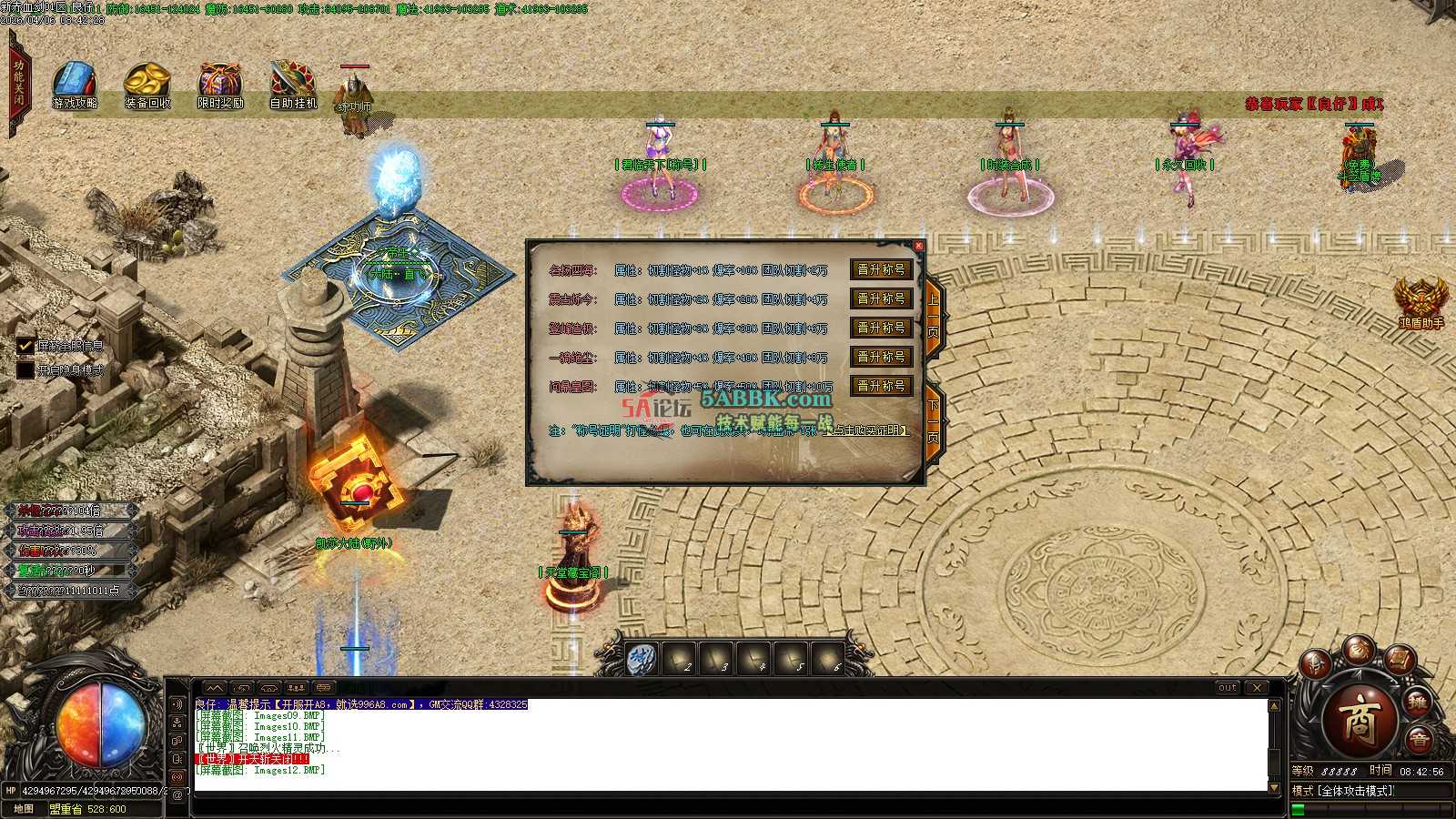1456x819 pixels.
Task: Promote the 问鼎皇图 title
Action: 881,387
